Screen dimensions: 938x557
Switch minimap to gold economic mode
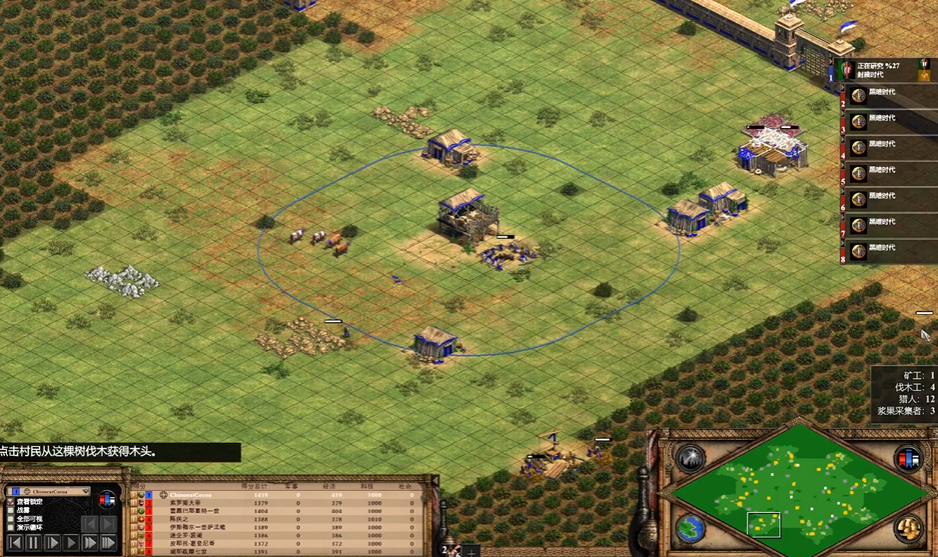coord(907,527)
